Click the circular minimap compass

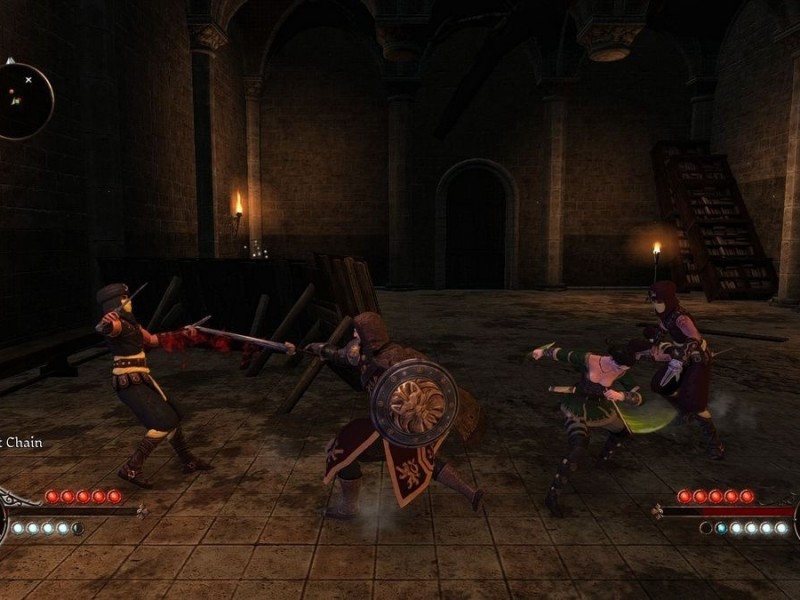coord(20,98)
